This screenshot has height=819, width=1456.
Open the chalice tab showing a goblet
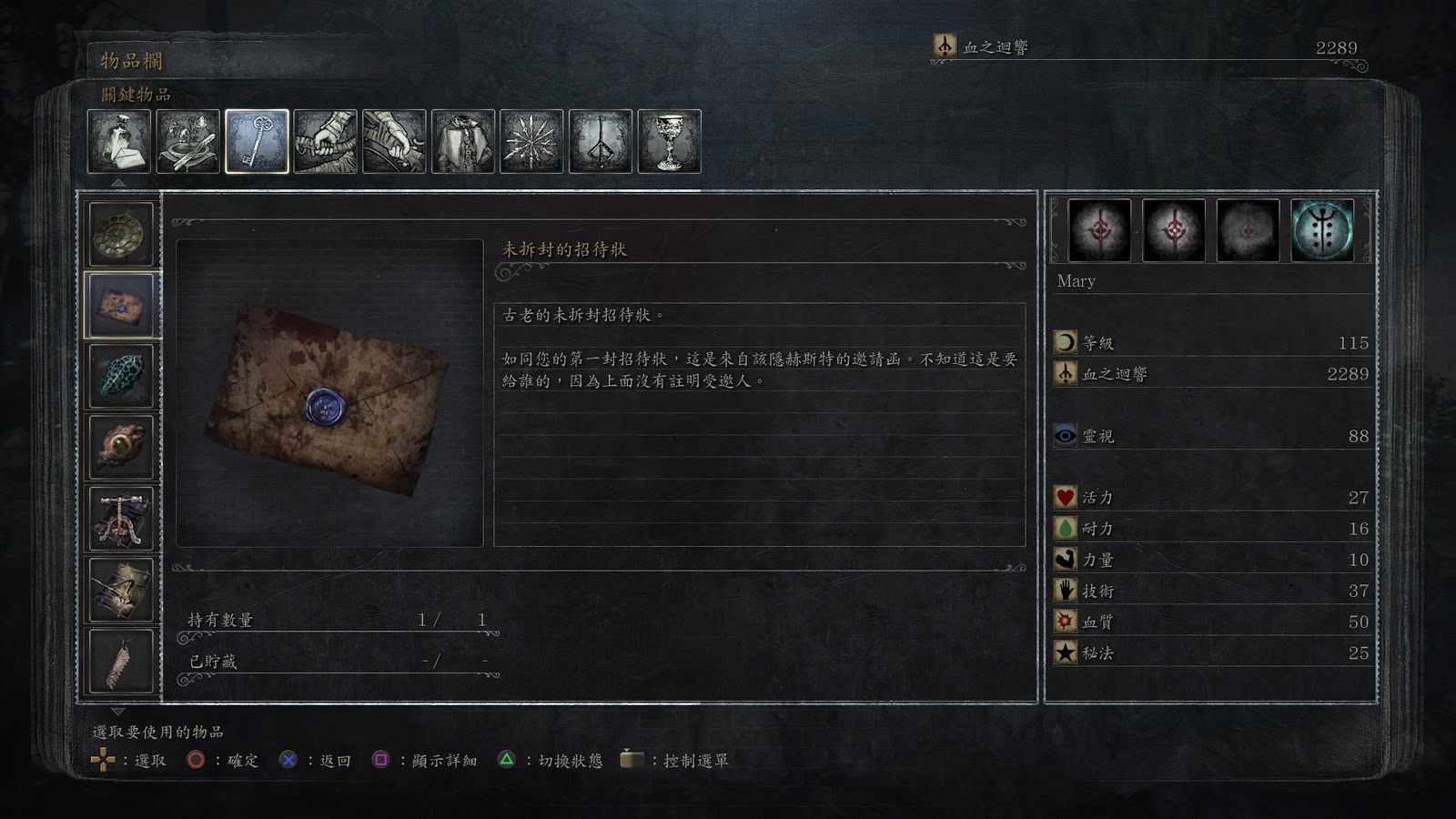pos(670,142)
